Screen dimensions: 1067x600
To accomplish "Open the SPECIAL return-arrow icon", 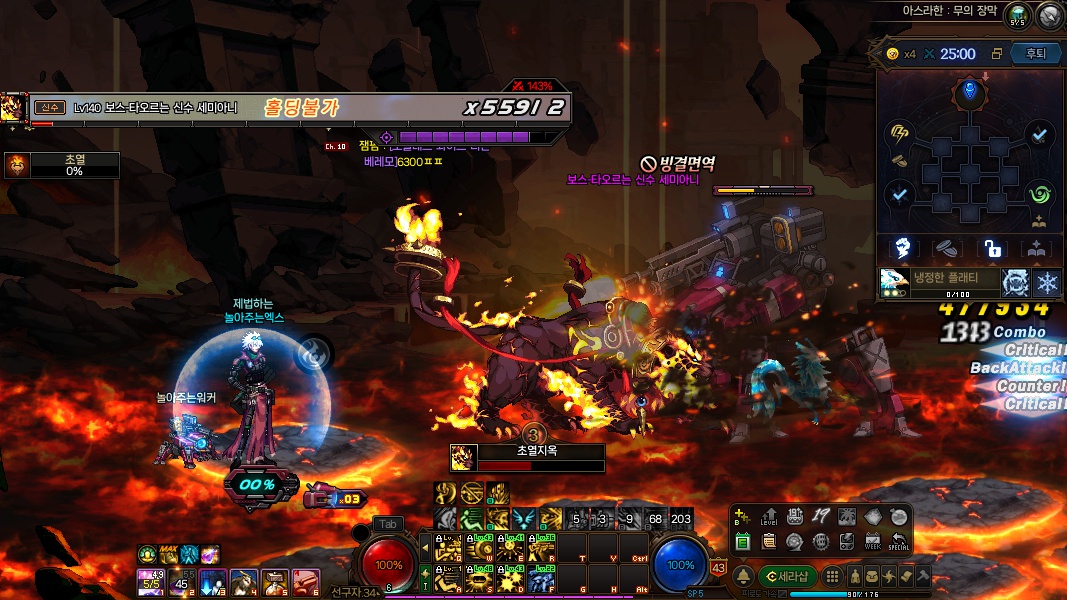I will (x=898, y=541).
